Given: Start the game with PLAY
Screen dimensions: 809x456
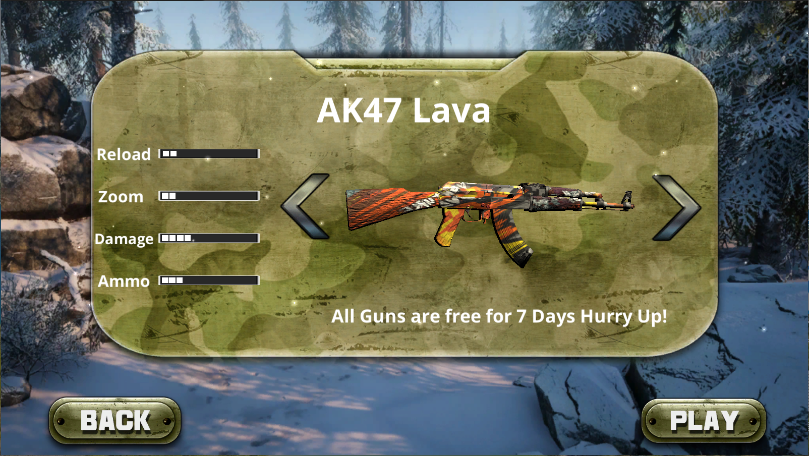Looking at the screenshot, I should pos(703,420).
